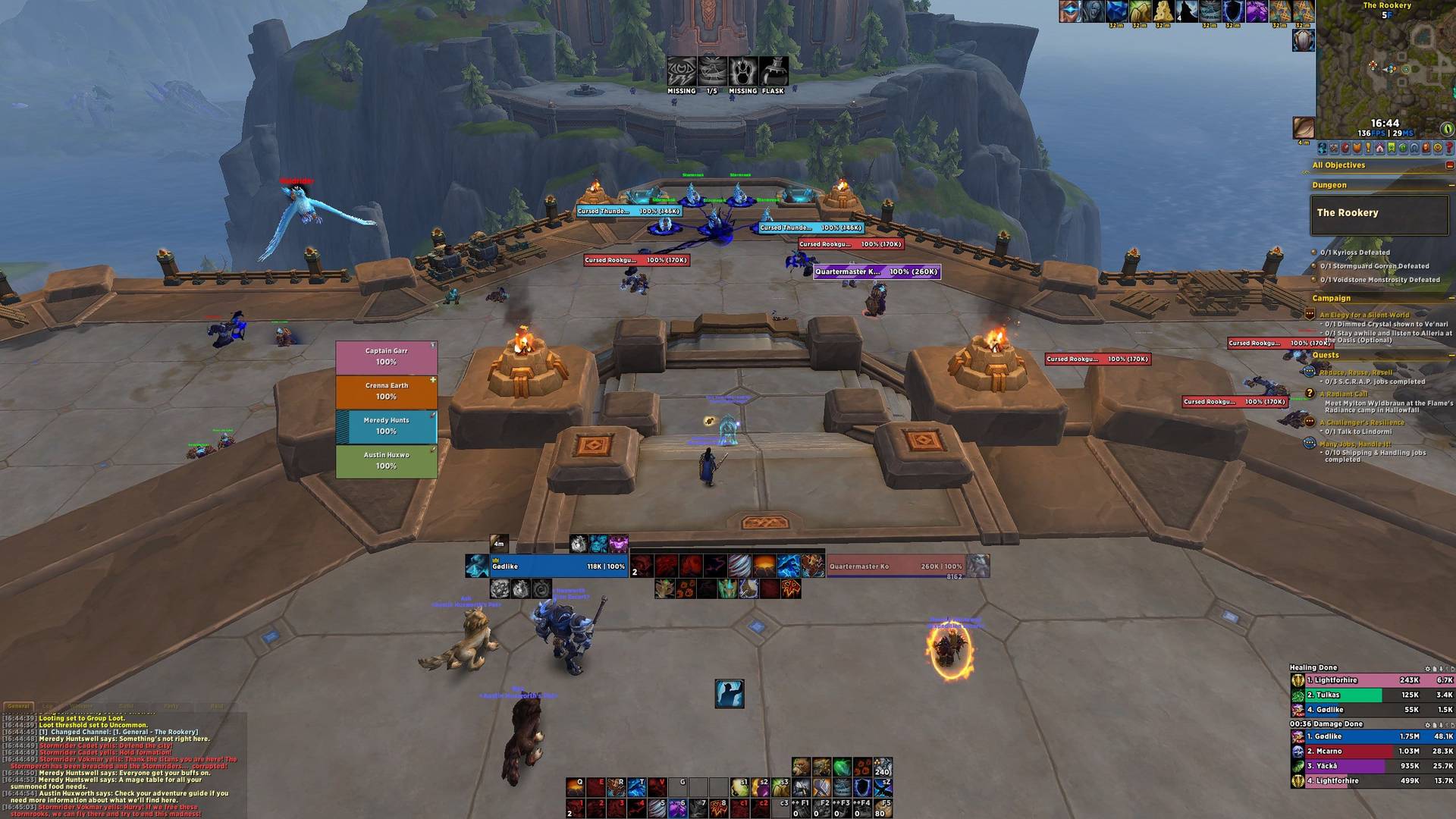Select the Many Jobs, Handle It! quest
This screenshot has width=1456, height=819.
pyautogui.click(x=1354, y=444)
